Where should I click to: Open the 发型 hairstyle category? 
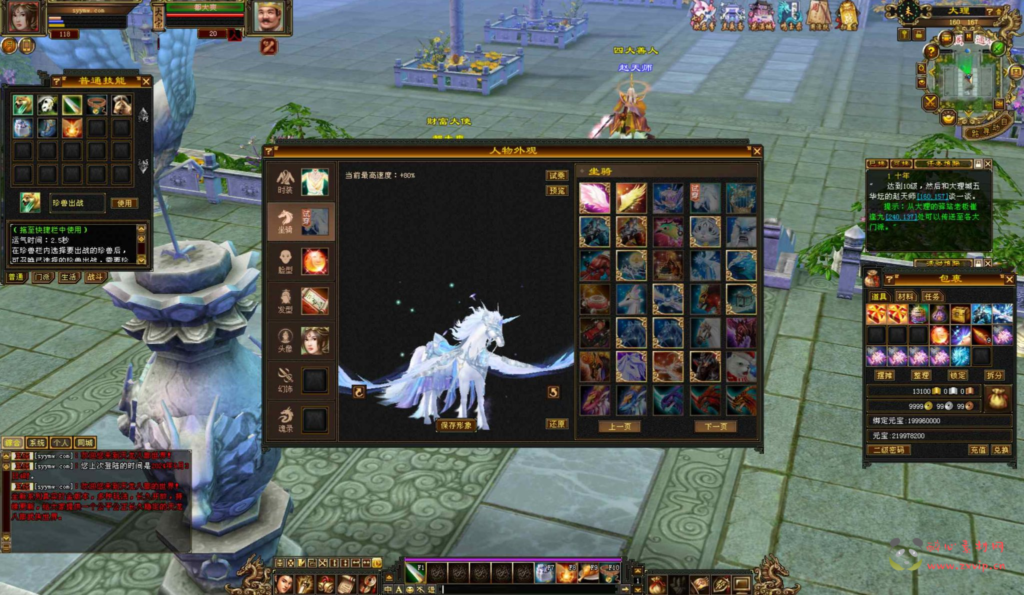point(301,300)
